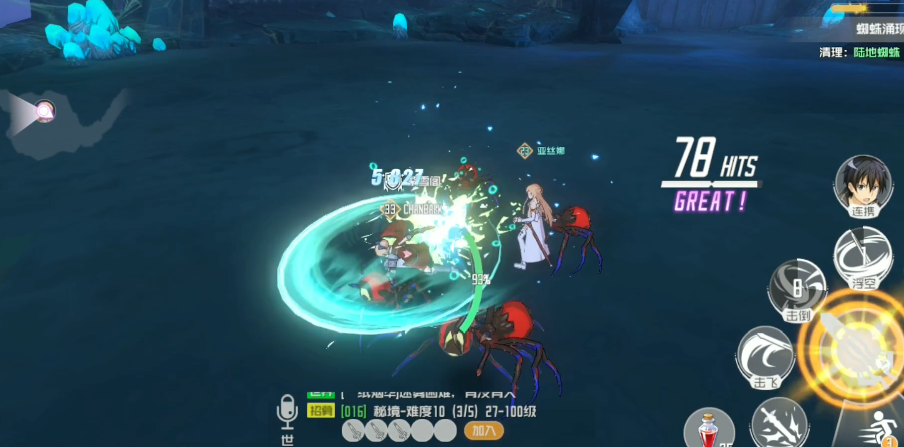This screenshot has width=904, height=447.
Task: Trigger the 击飞 knock-away skill
Action: tap(765, 357)
